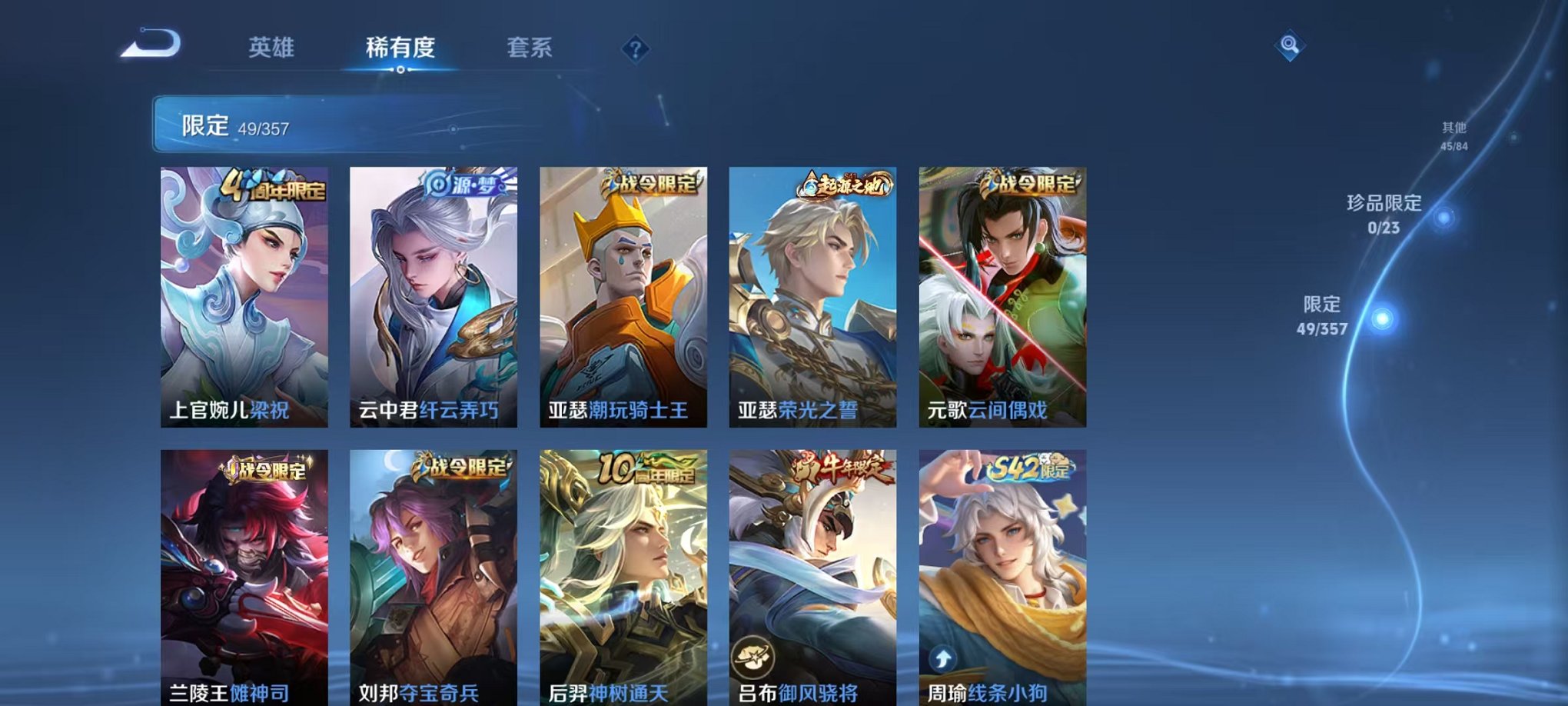Switch to the 英雄 tab
Viewport: 1568px width, 706px height.
pyautogui.click(x=273, y=46)
